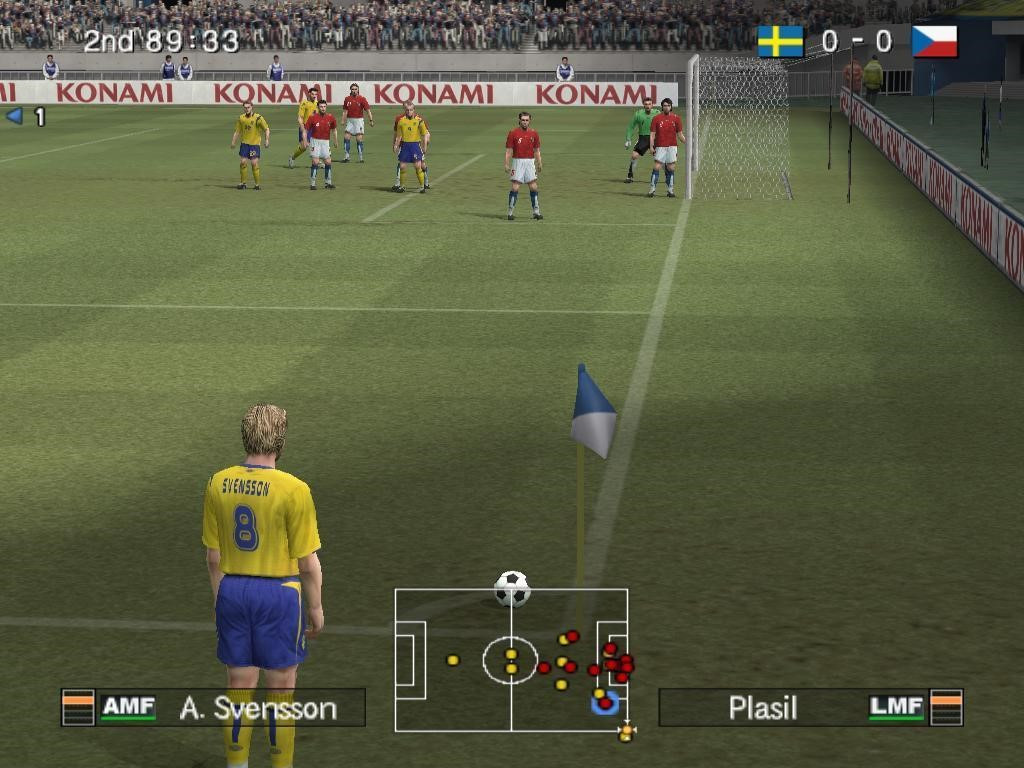The width and height of the screenshot is (1024, 768).
Task: Click the AMF position badge
Action: (x=128, y=708)
